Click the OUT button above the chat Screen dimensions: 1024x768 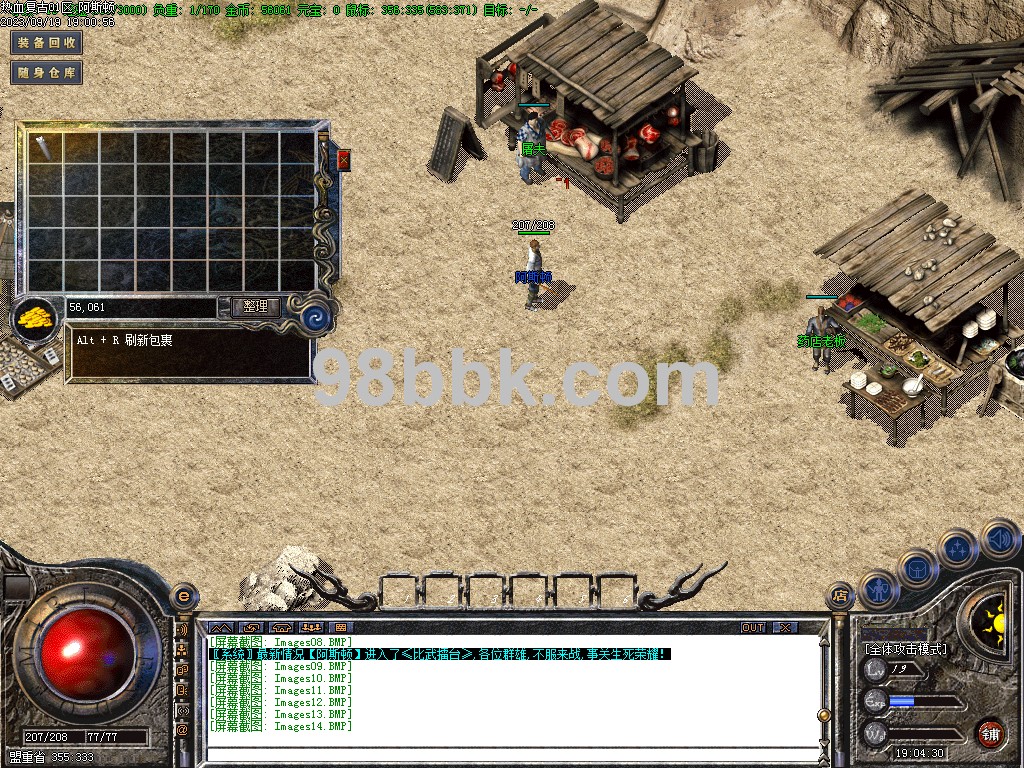click(753, 627)
